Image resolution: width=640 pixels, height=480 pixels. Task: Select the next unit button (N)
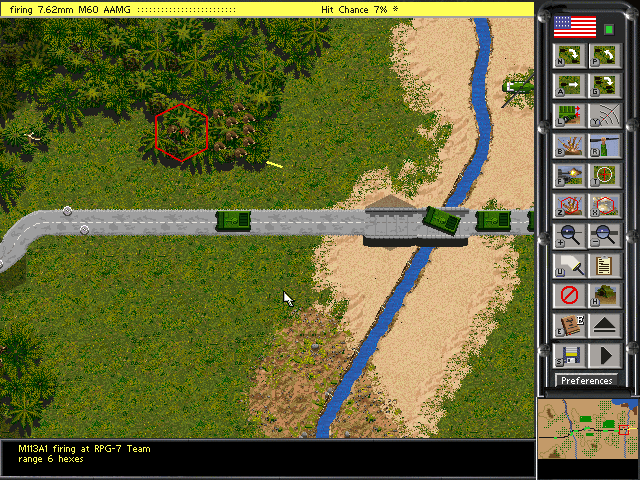569,56
